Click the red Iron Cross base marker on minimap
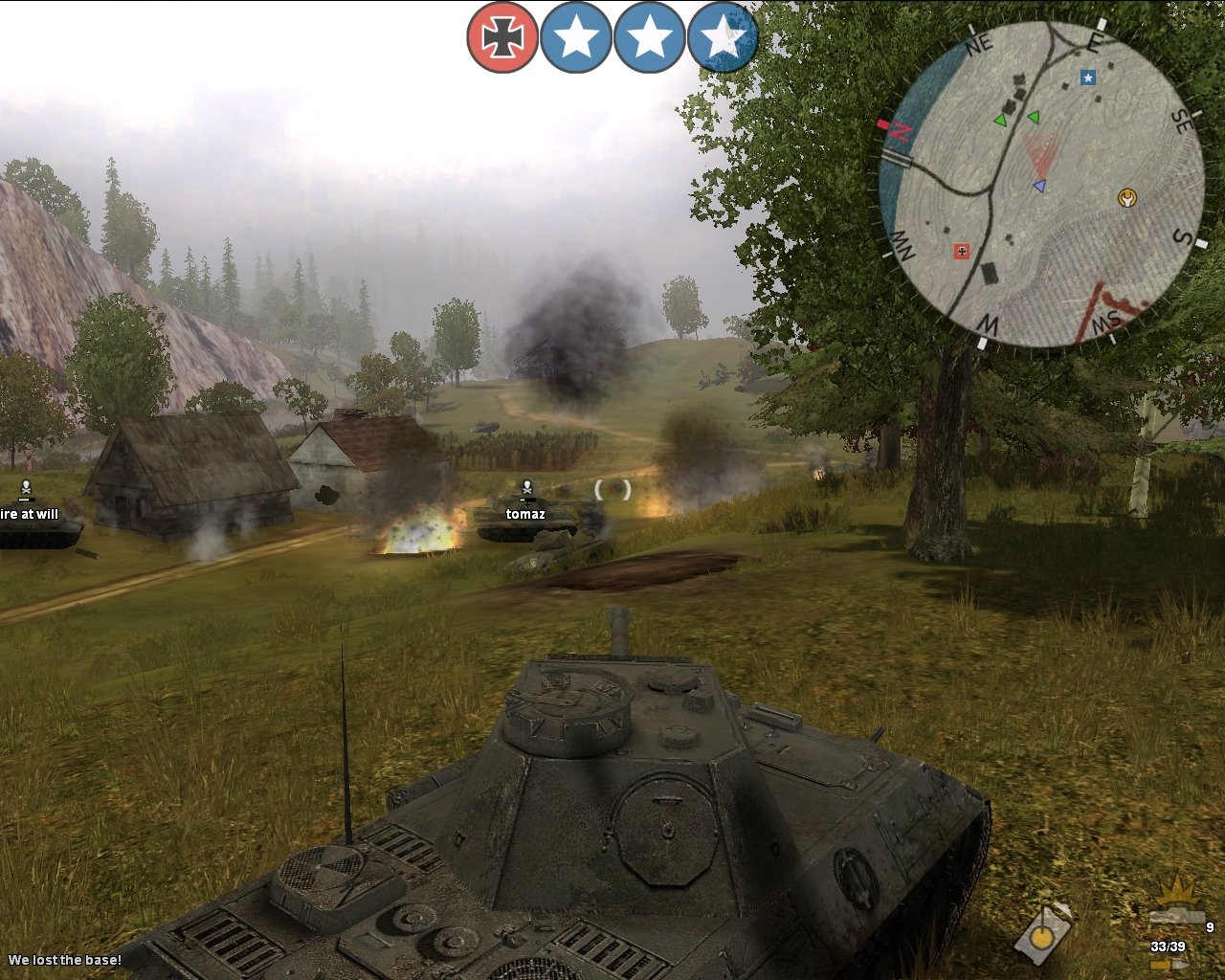 point(962,251)
